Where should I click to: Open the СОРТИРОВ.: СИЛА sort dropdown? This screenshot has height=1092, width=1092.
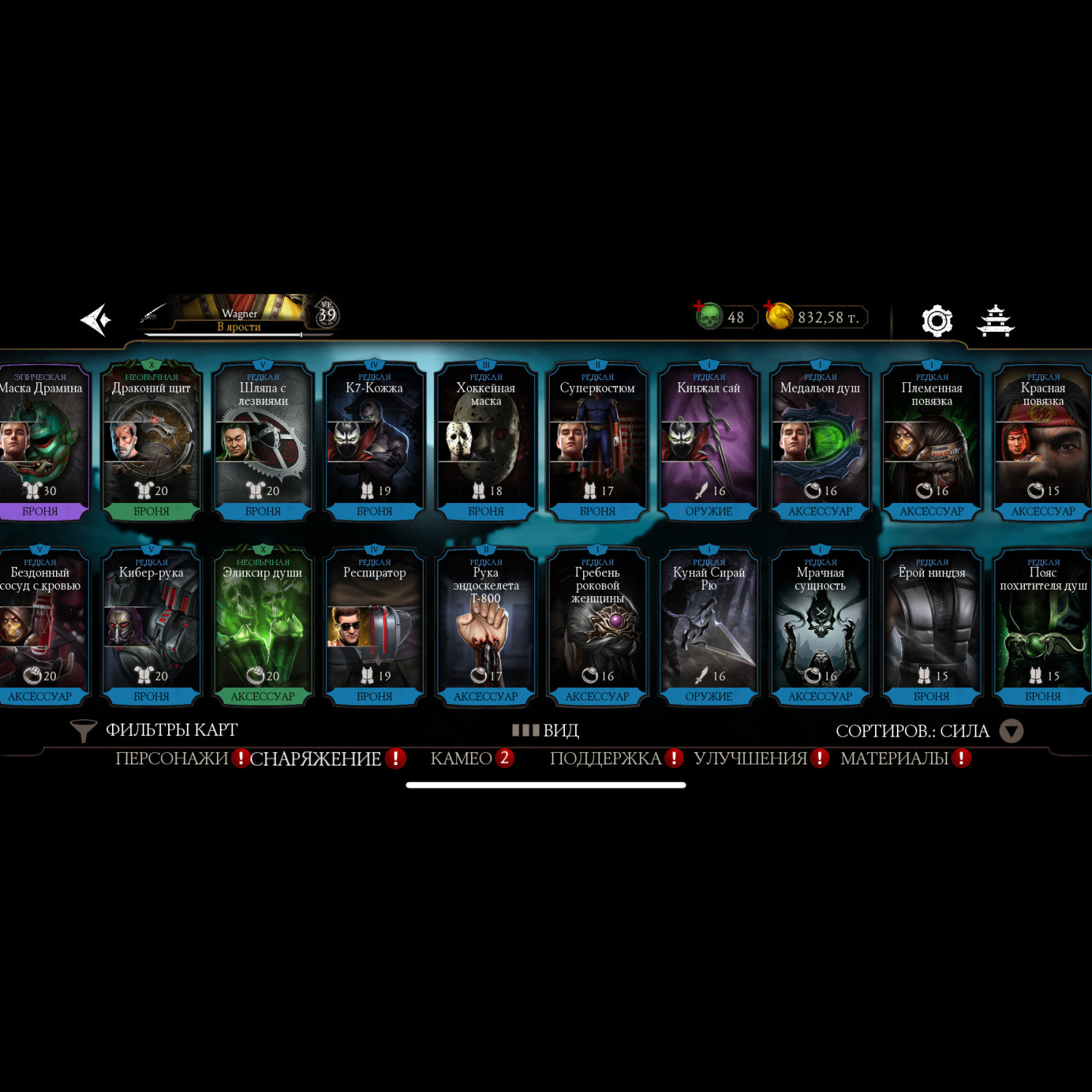[x=929, y=731]
